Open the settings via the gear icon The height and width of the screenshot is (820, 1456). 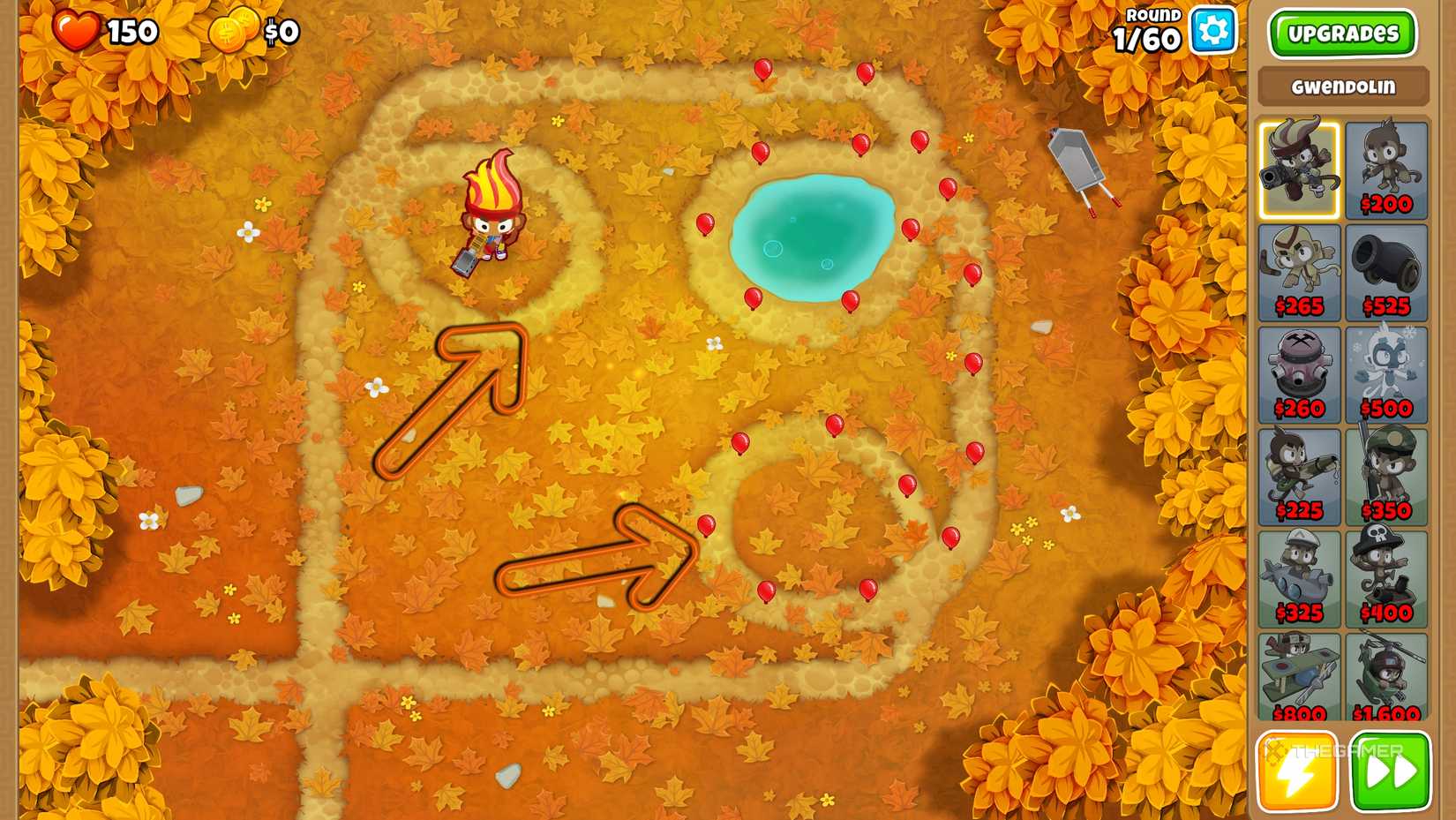pyautogui.click(x=1214, y=29)
